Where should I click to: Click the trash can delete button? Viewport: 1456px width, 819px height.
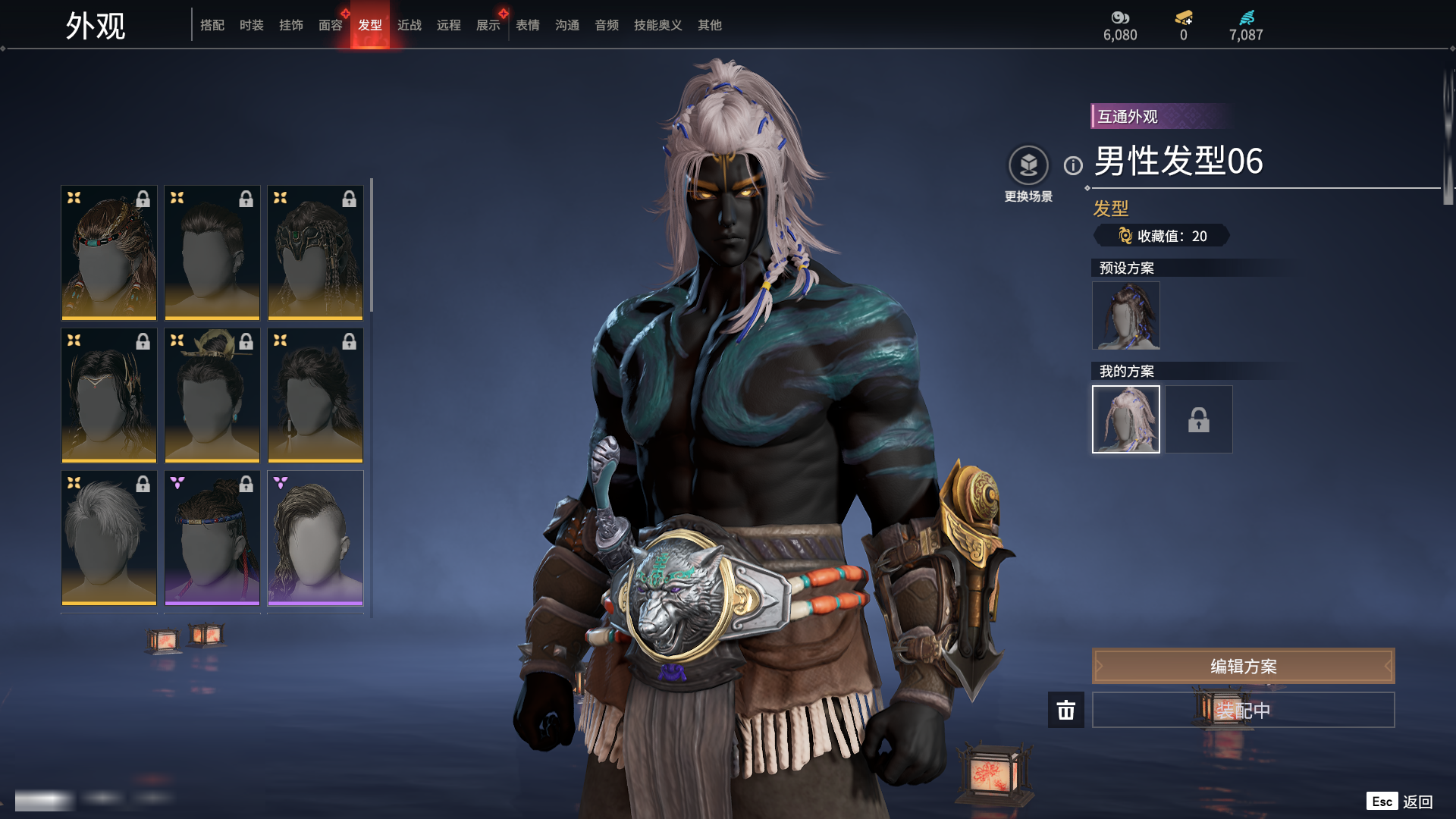(x=1066, y=710)
